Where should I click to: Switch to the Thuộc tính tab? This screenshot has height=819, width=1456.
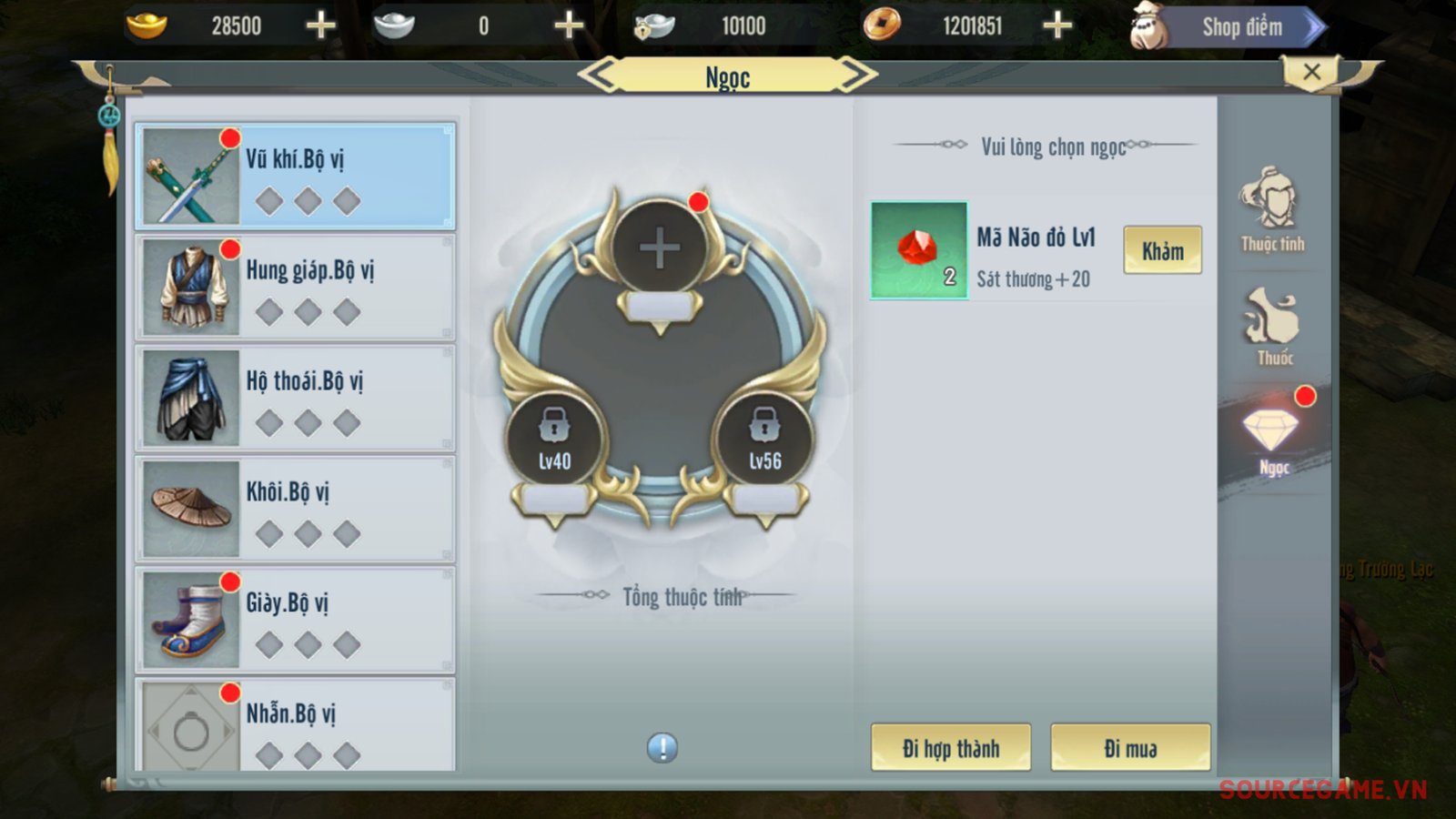1272,210
